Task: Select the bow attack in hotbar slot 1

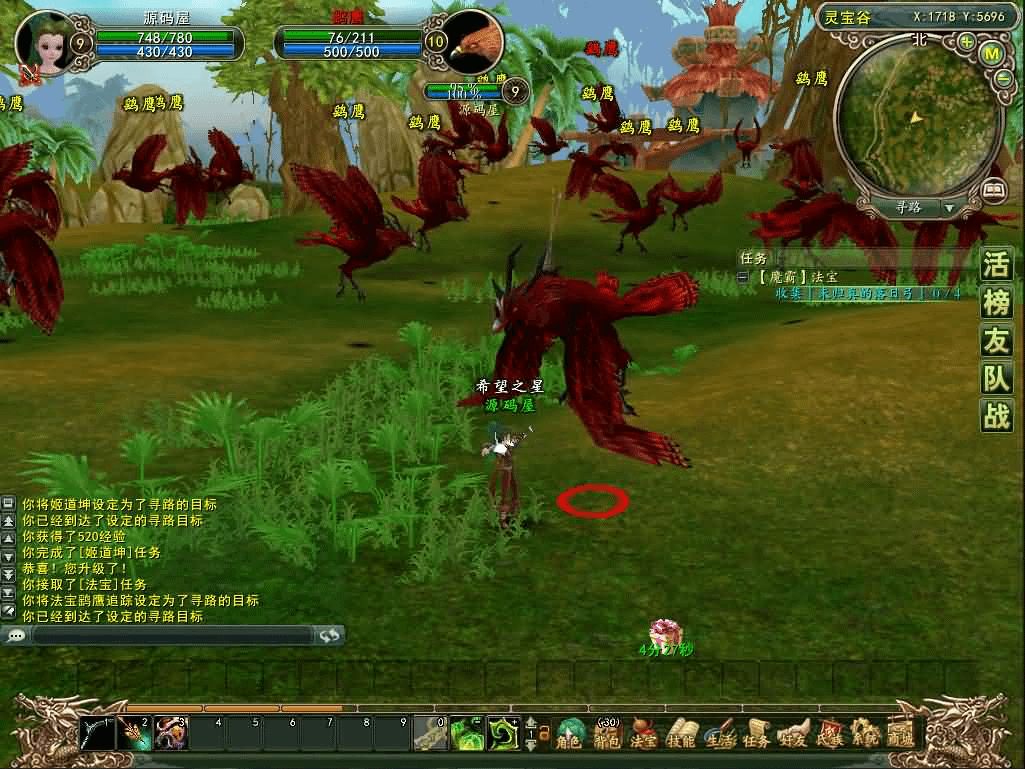Action: [x=98, y=735]
